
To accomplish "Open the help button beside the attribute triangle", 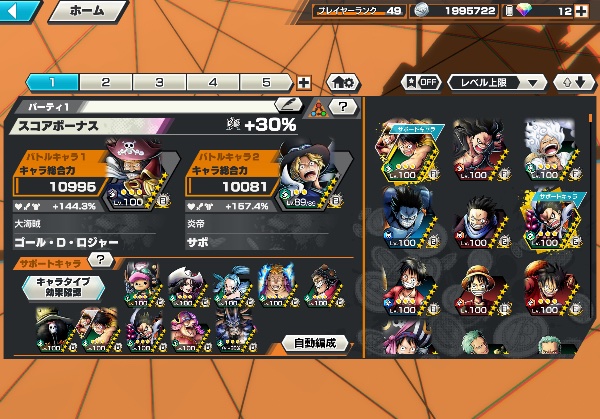I will 343,106.
